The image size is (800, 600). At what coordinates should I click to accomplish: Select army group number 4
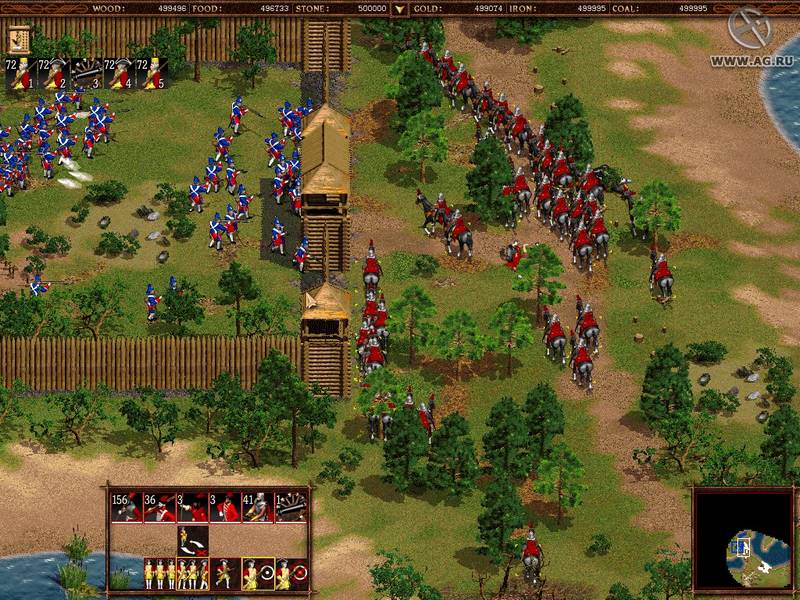(120, 73)
